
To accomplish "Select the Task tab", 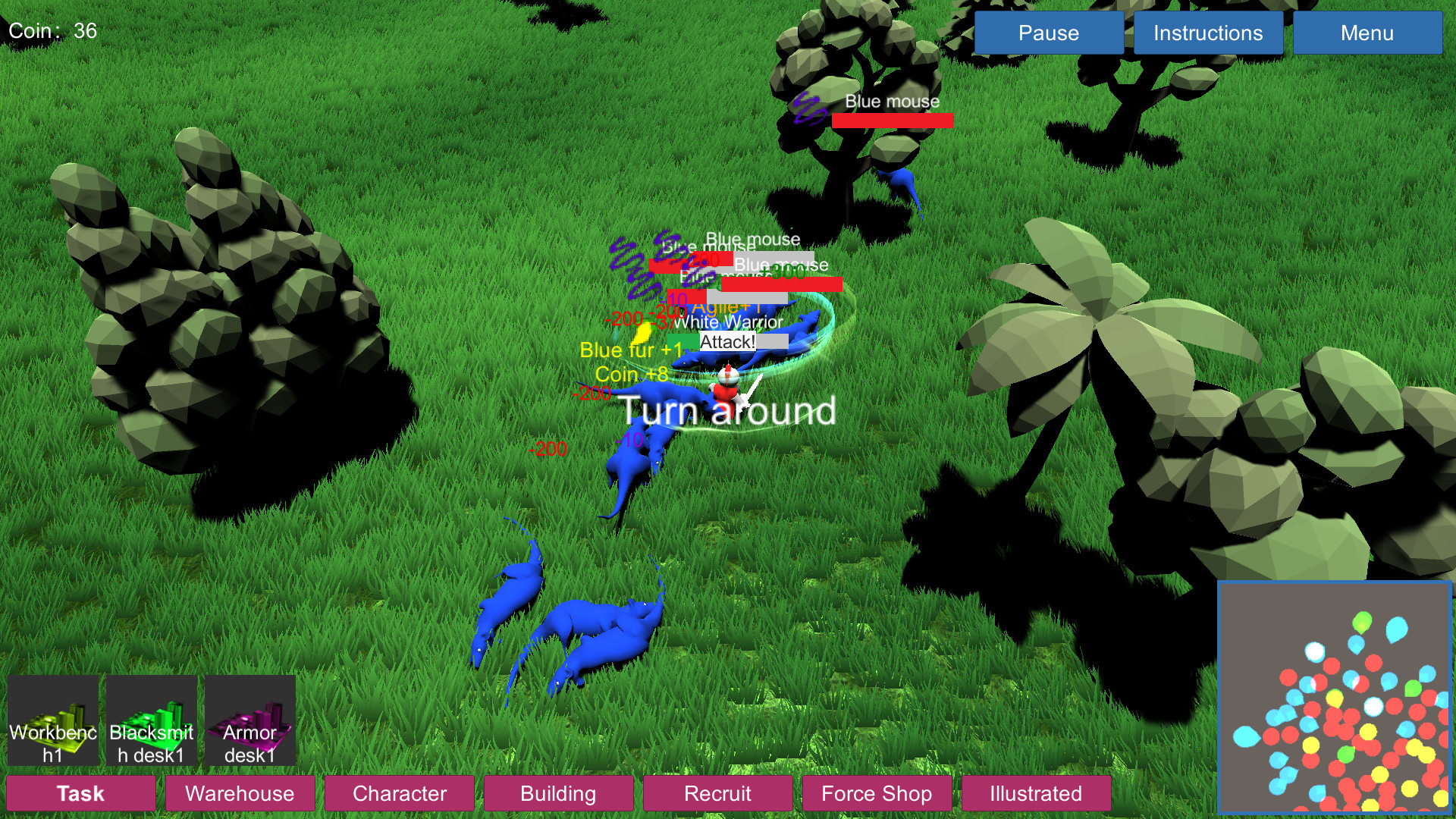I will pyautogui.click(x=80, y=794).
